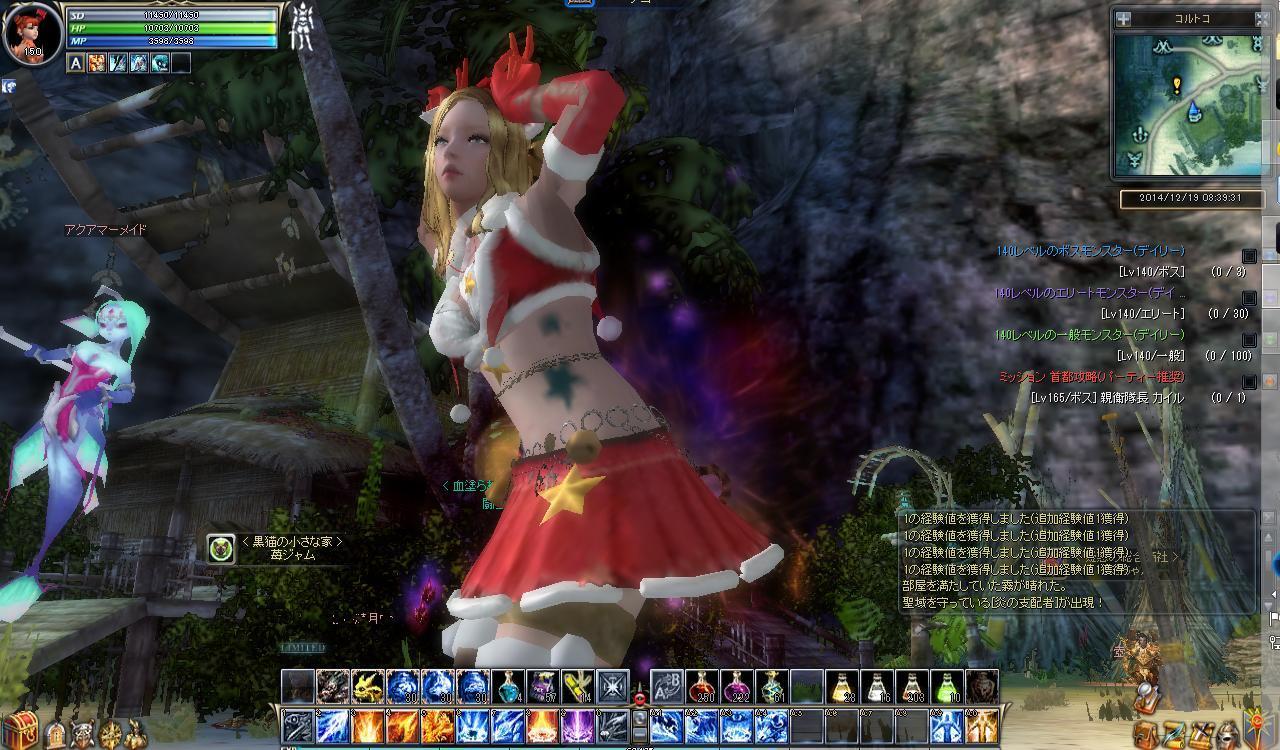Screen dimensions: 1280x750
Task: Activate the purple lightning skill in hotbar
Action: (x=578, y=726)
